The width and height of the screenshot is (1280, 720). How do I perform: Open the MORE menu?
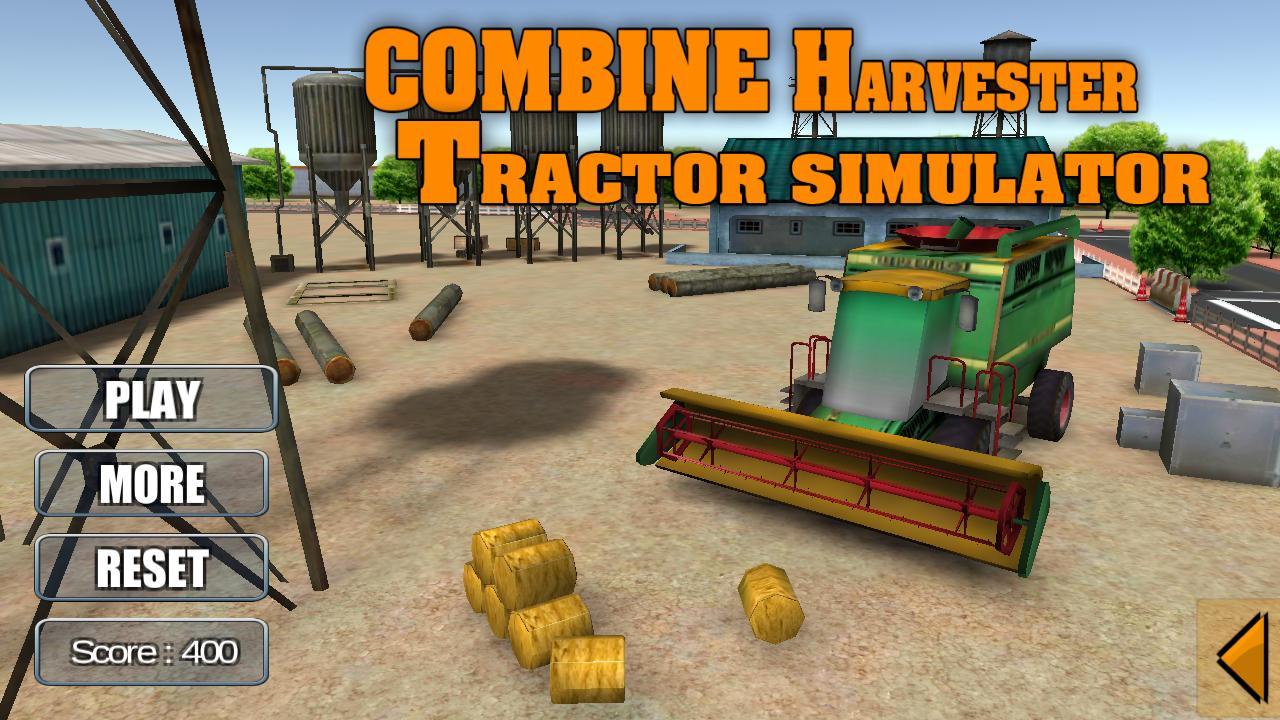[x=150, y=483]
